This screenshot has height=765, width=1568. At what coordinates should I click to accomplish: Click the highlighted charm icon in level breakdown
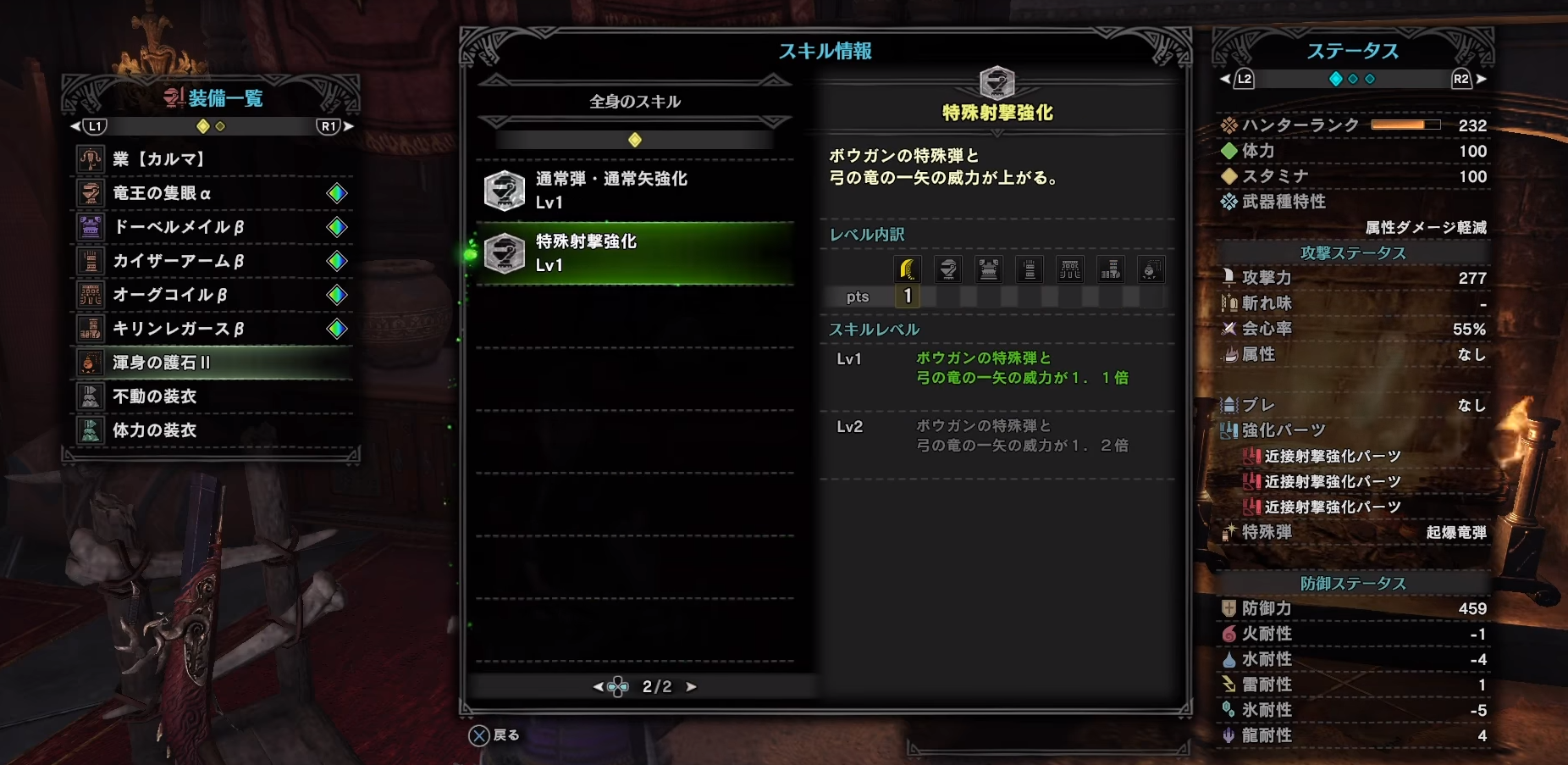[x=908, y=269]
